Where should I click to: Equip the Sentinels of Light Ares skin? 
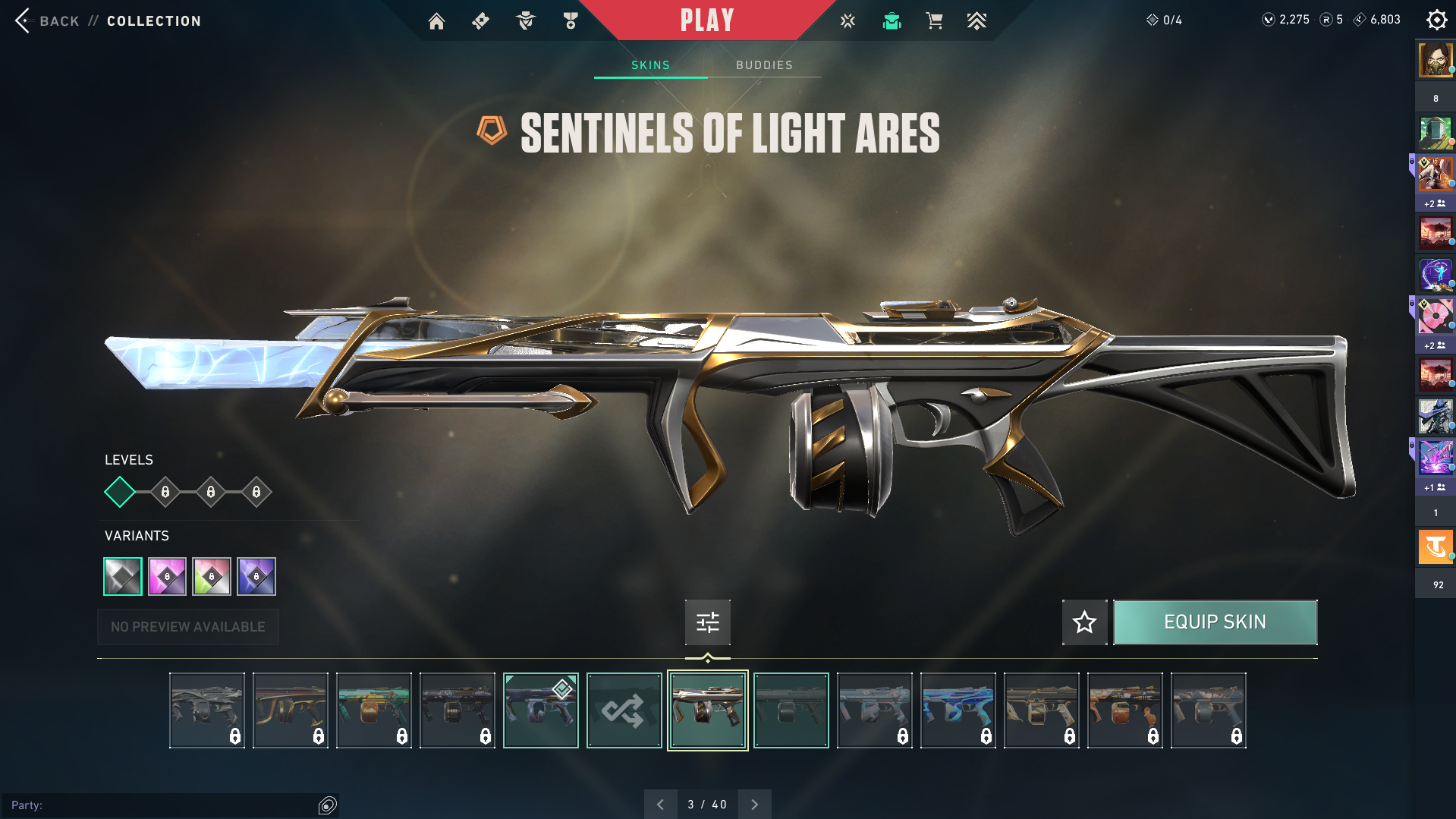coord(1215,622)
